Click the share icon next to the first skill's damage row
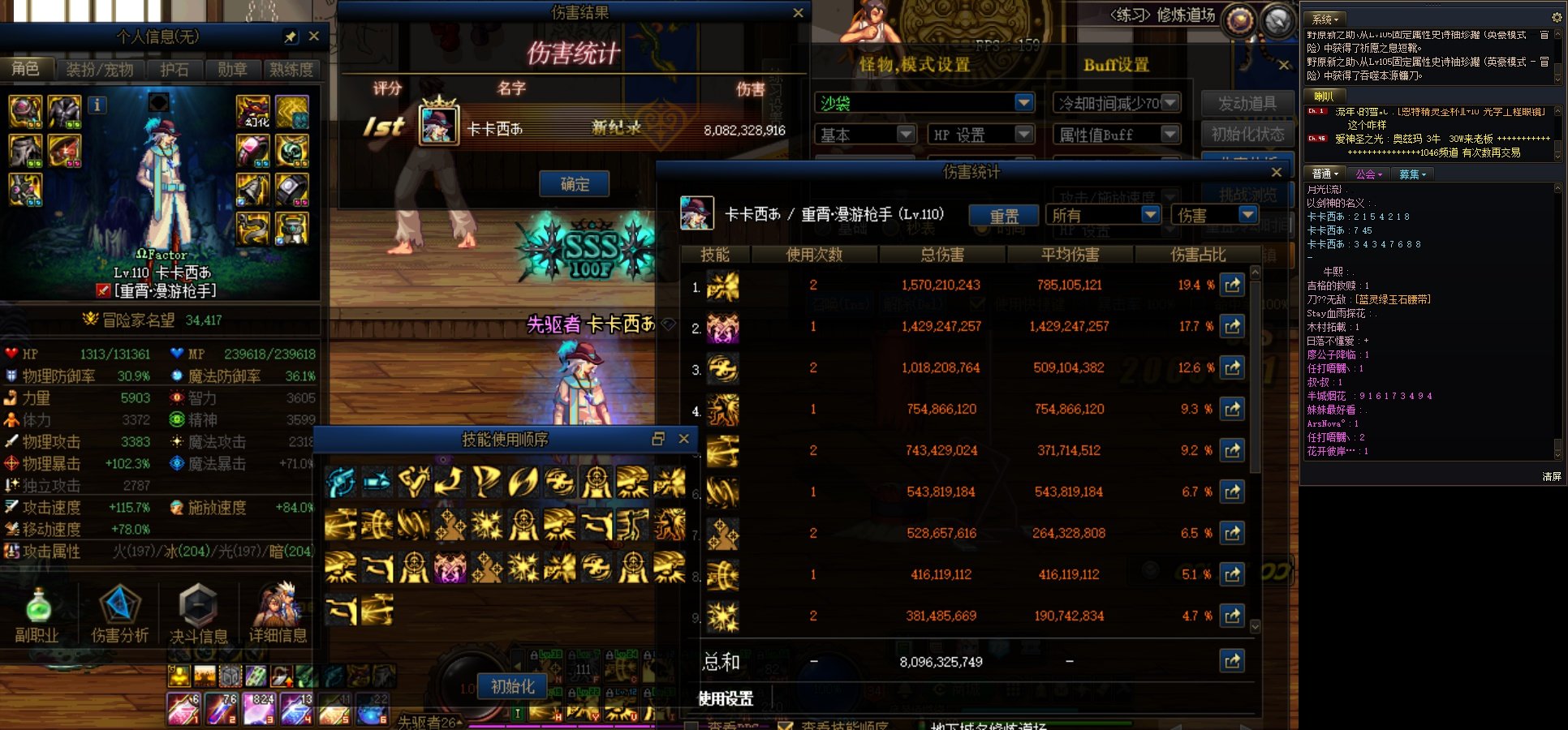 (x=1233, y=285)
